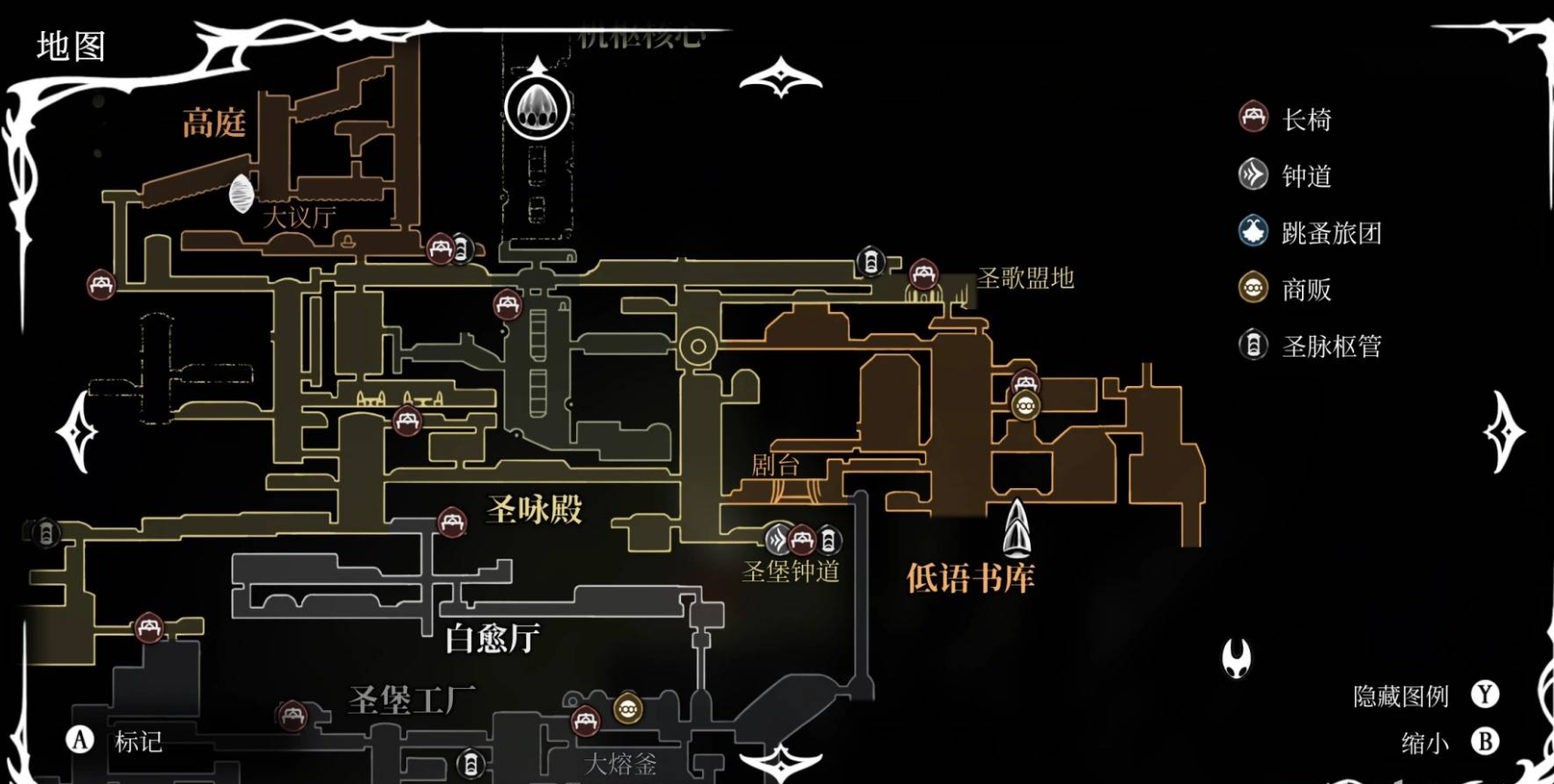The width and height of the screenshot is (1554, 784).
Task: Click the 圣脉枢管 legend icon
Action: click(x=1252, y=346)
